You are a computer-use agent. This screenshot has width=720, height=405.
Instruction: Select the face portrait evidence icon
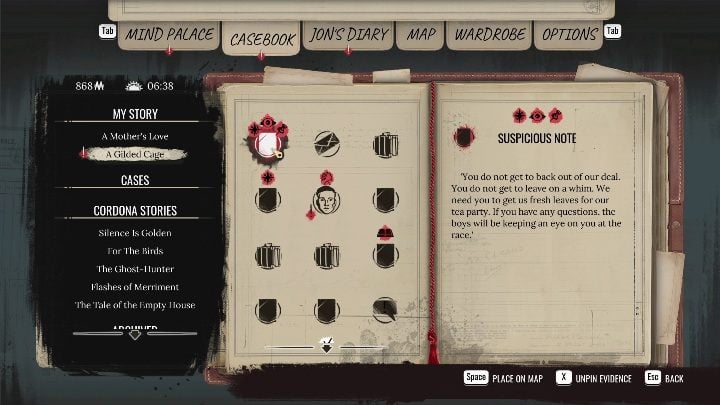coord(326,200)
